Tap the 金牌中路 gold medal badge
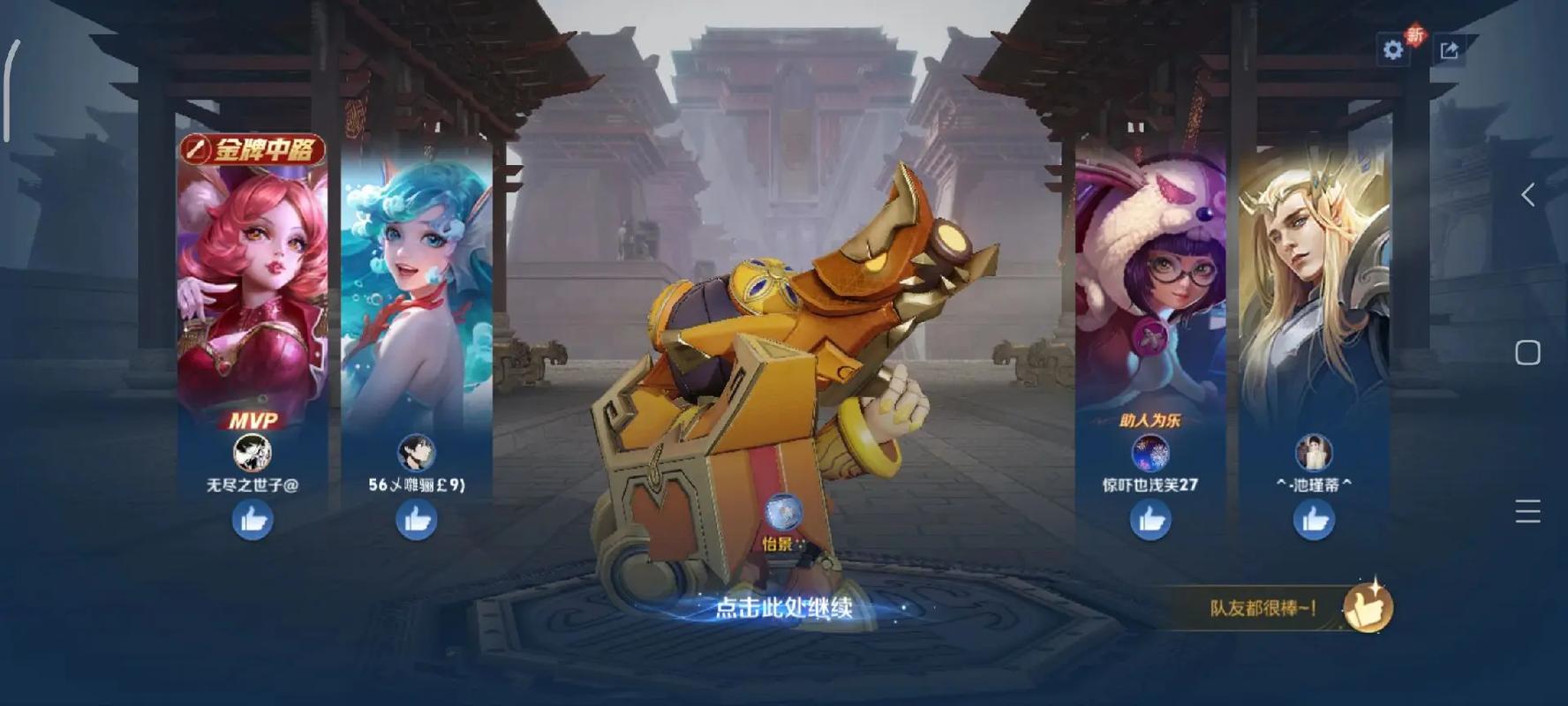 click(x=253, y=150)
